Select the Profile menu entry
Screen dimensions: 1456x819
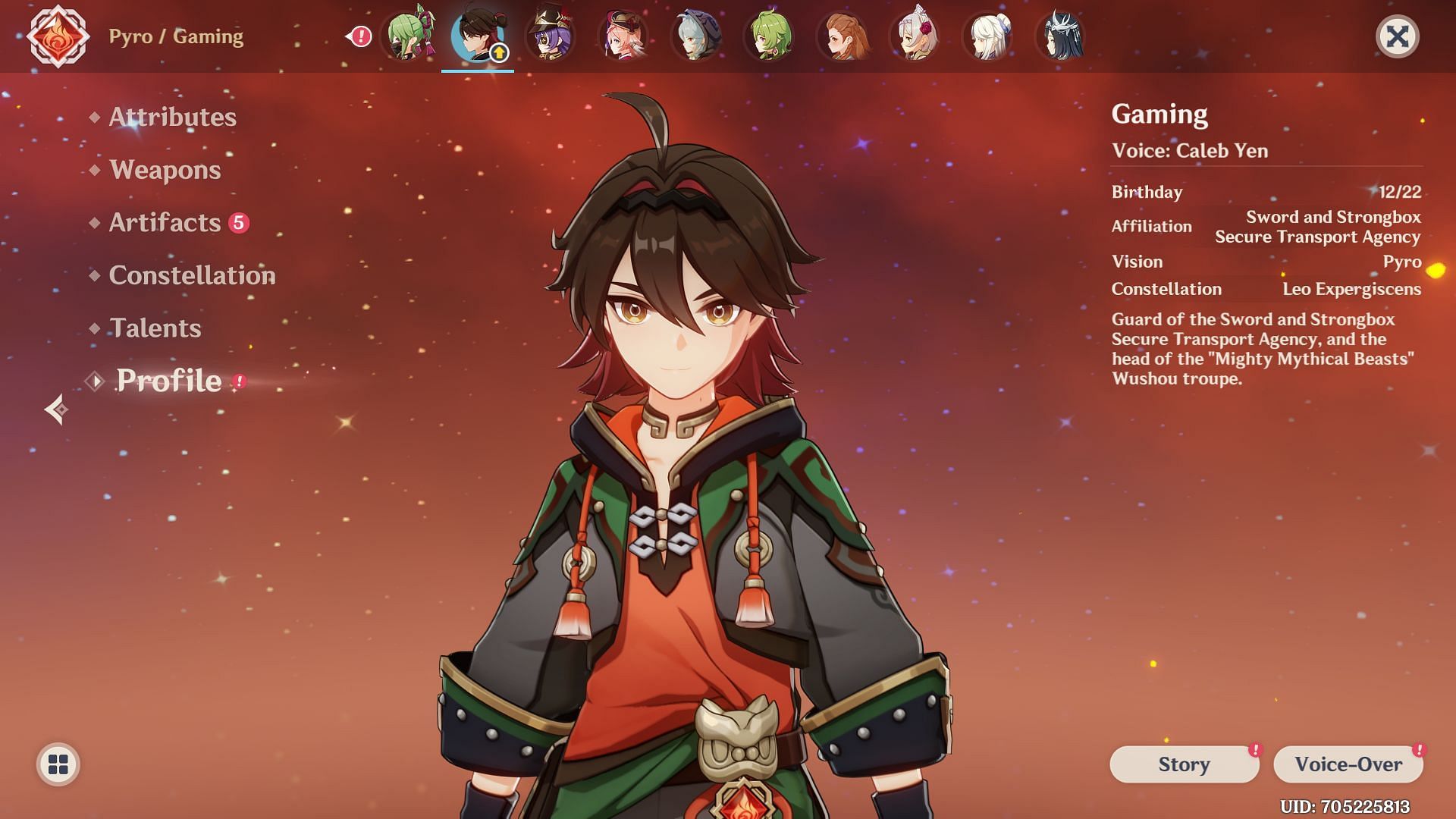168,381
